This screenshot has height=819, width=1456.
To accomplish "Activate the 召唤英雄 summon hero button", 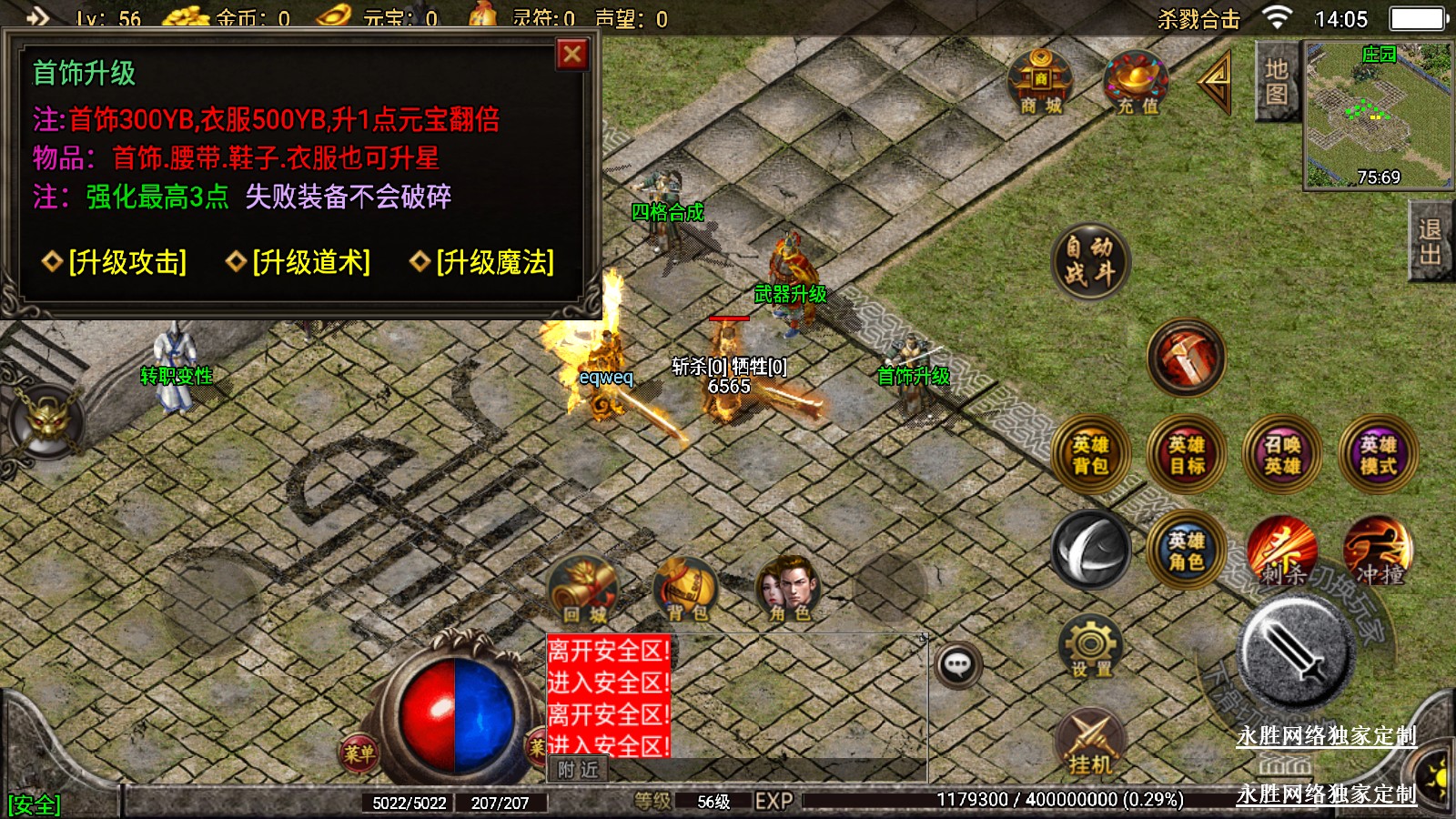I will pyautogui.click(x=1282, y=455).
